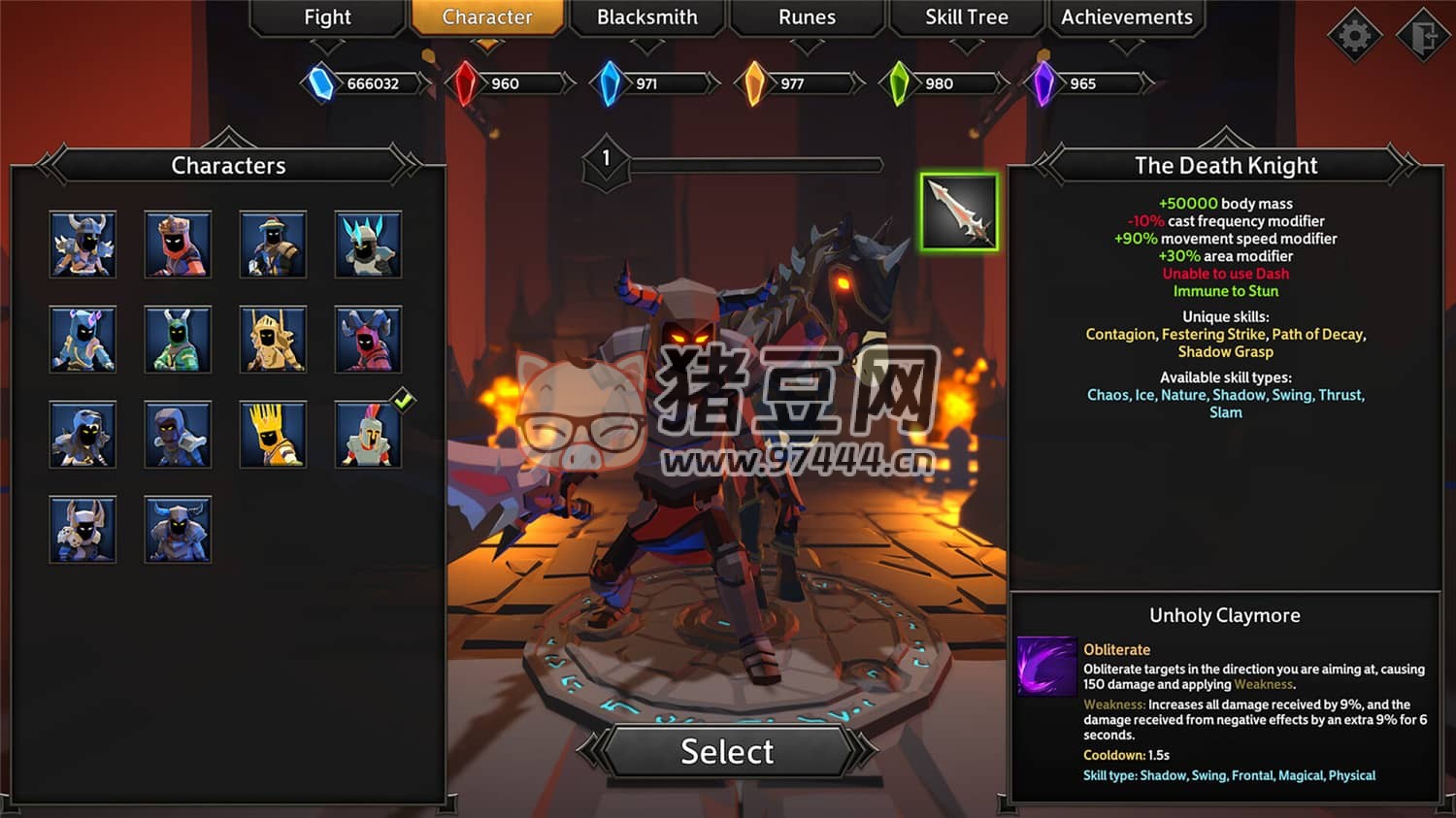This screenshot has width=1456, height=818.
Task: Open the Fight tab
Action: click(327, 17)
